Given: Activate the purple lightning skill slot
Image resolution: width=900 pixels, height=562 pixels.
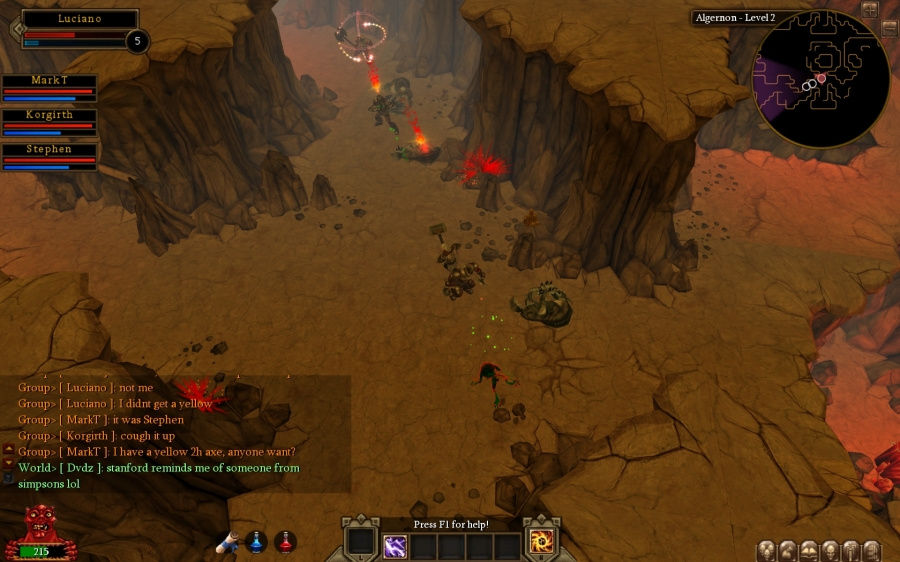Looking at the screenshot, I should [395, 546].
